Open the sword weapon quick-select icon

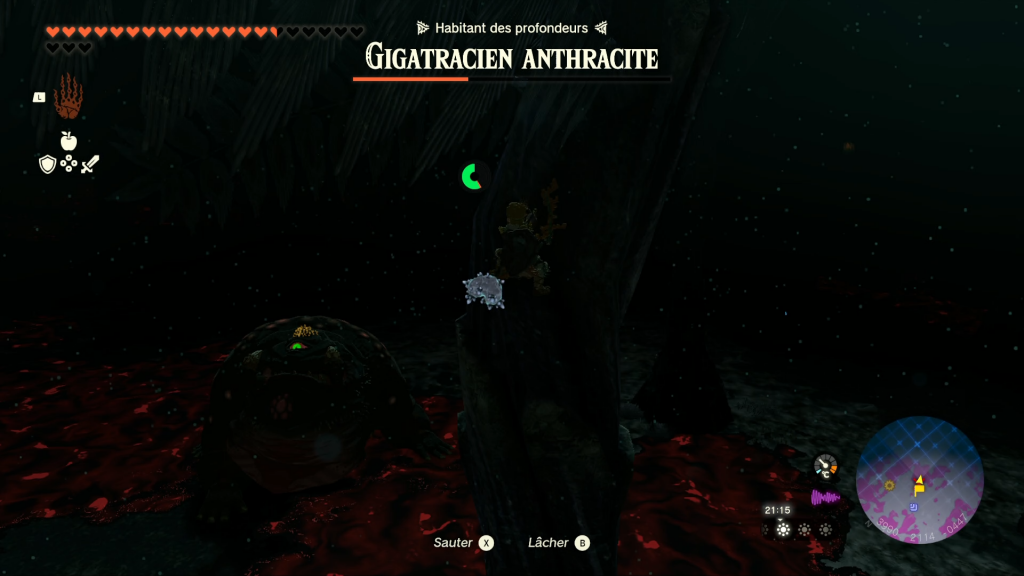click(90, 164)
